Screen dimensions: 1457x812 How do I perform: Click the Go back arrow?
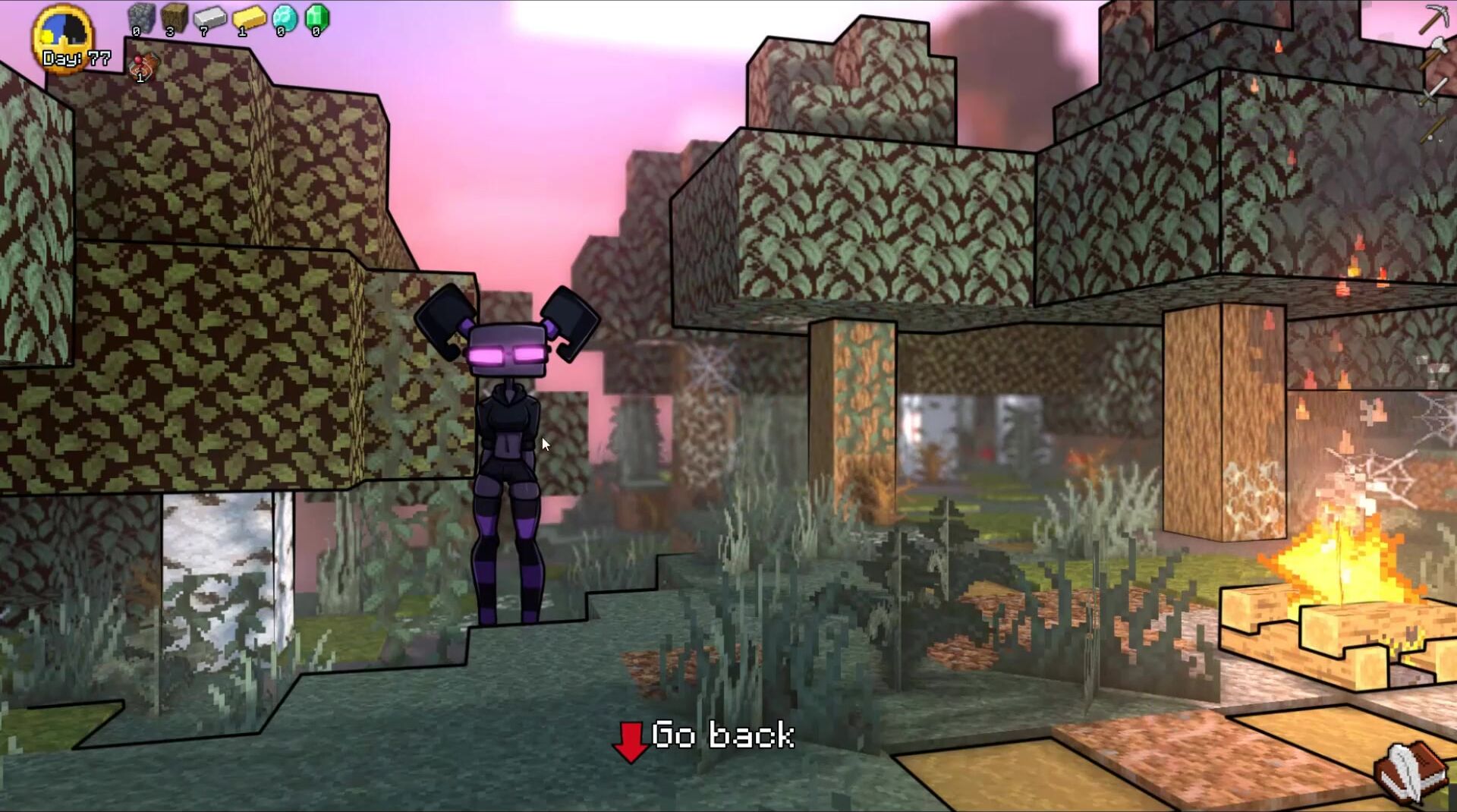point(630,741)
